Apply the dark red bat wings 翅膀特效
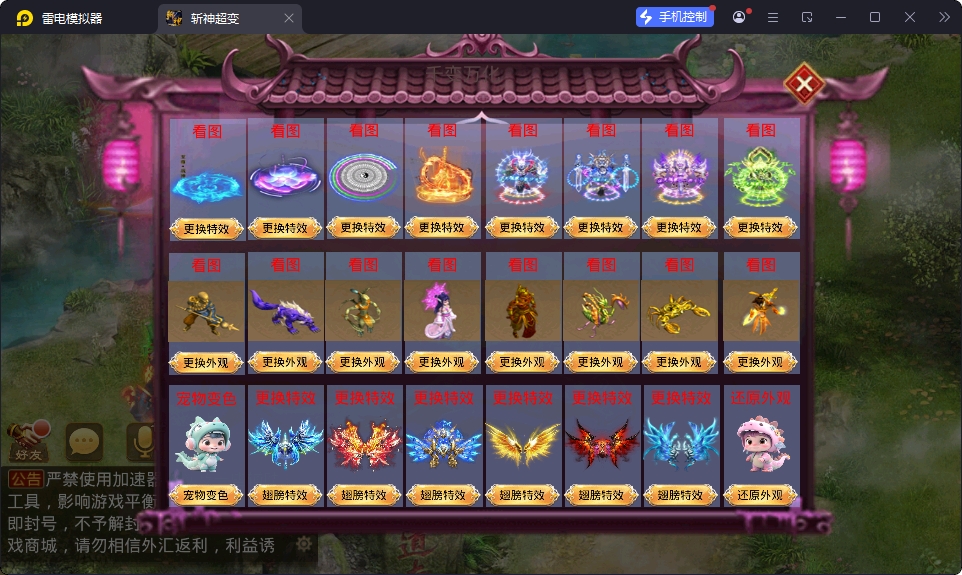 tap(601, 495)
